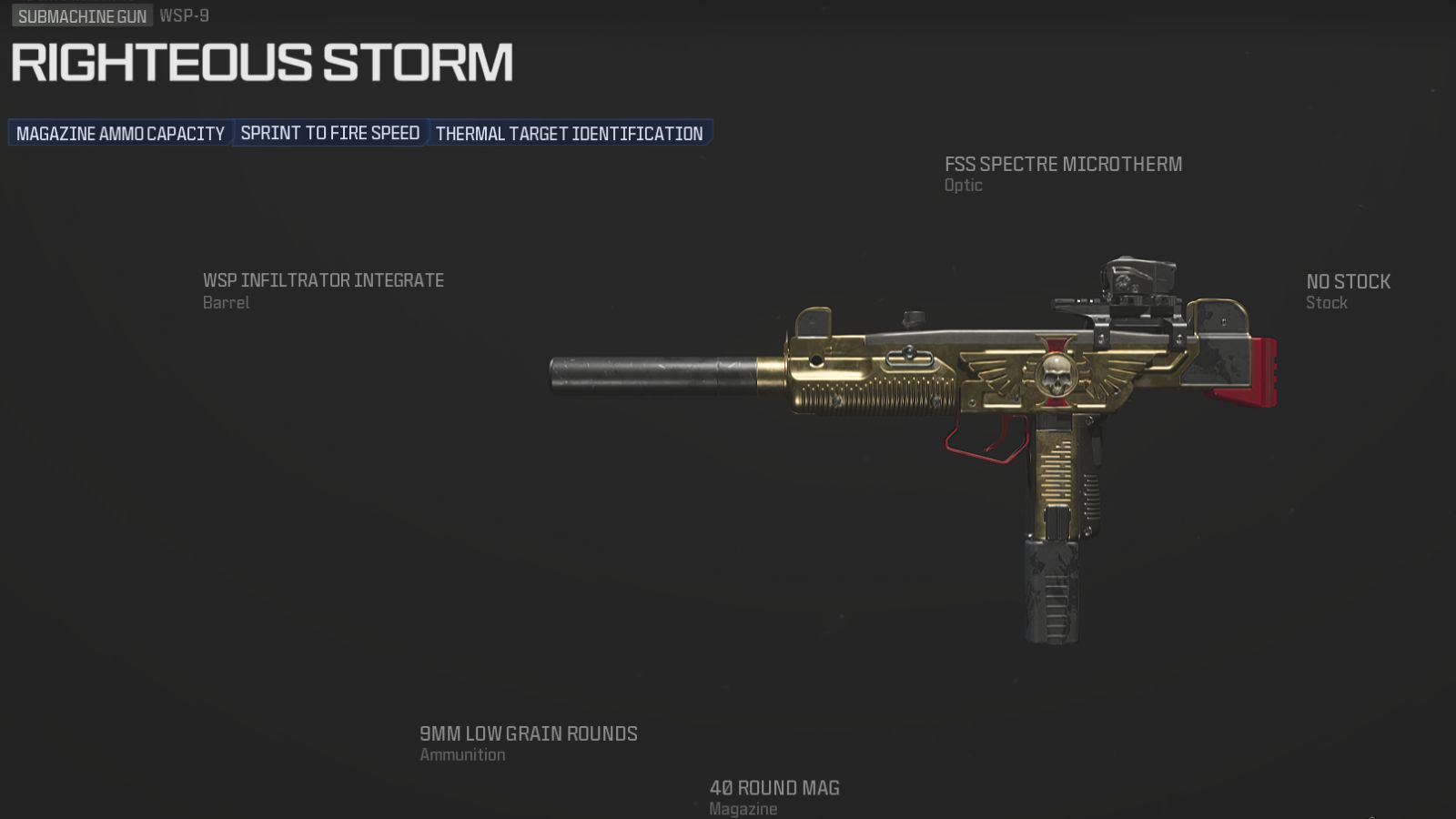
Task: Click the Barrel slot label
Action: point(224,302)
